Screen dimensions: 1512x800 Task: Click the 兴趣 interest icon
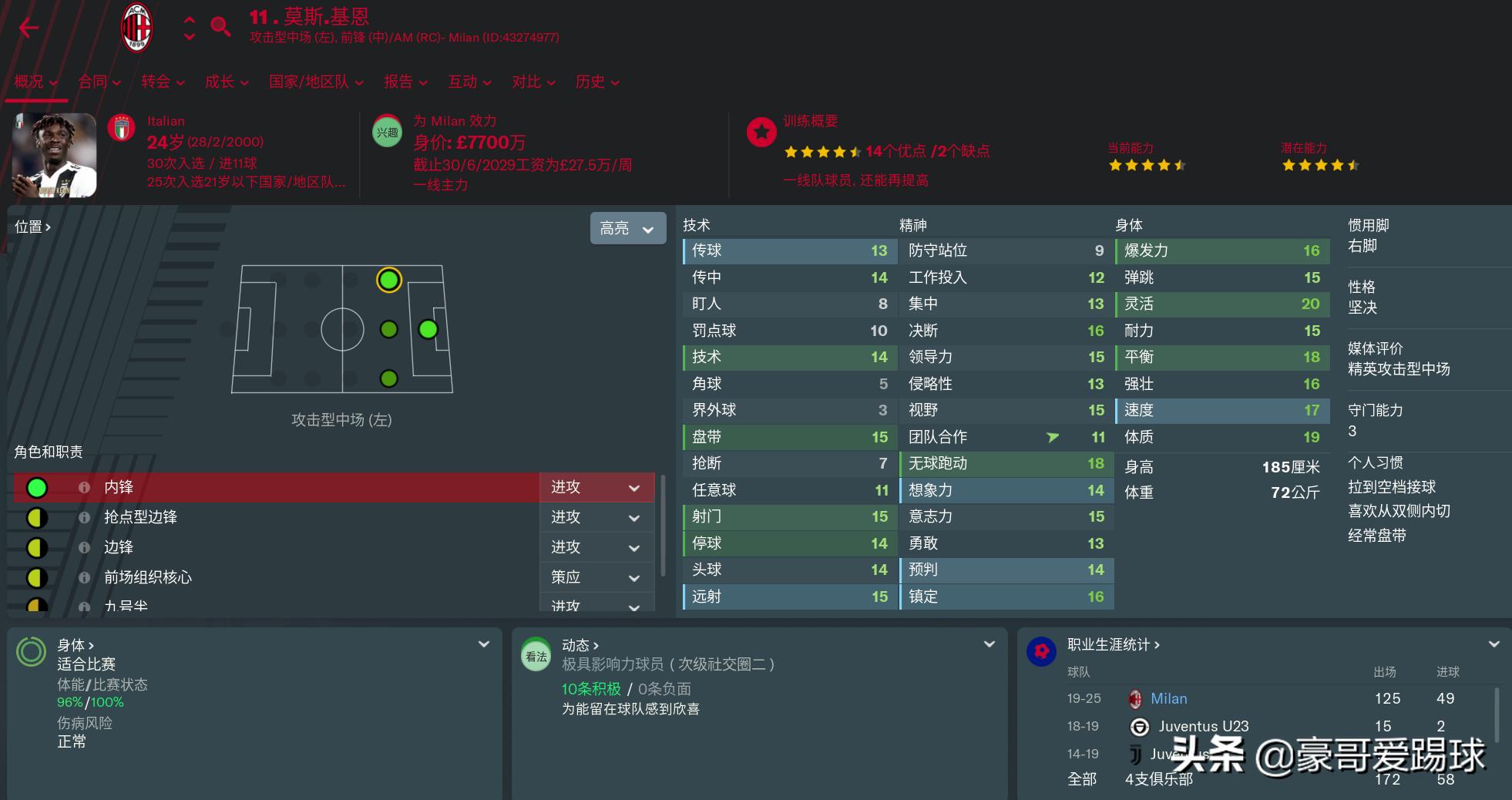387,132
